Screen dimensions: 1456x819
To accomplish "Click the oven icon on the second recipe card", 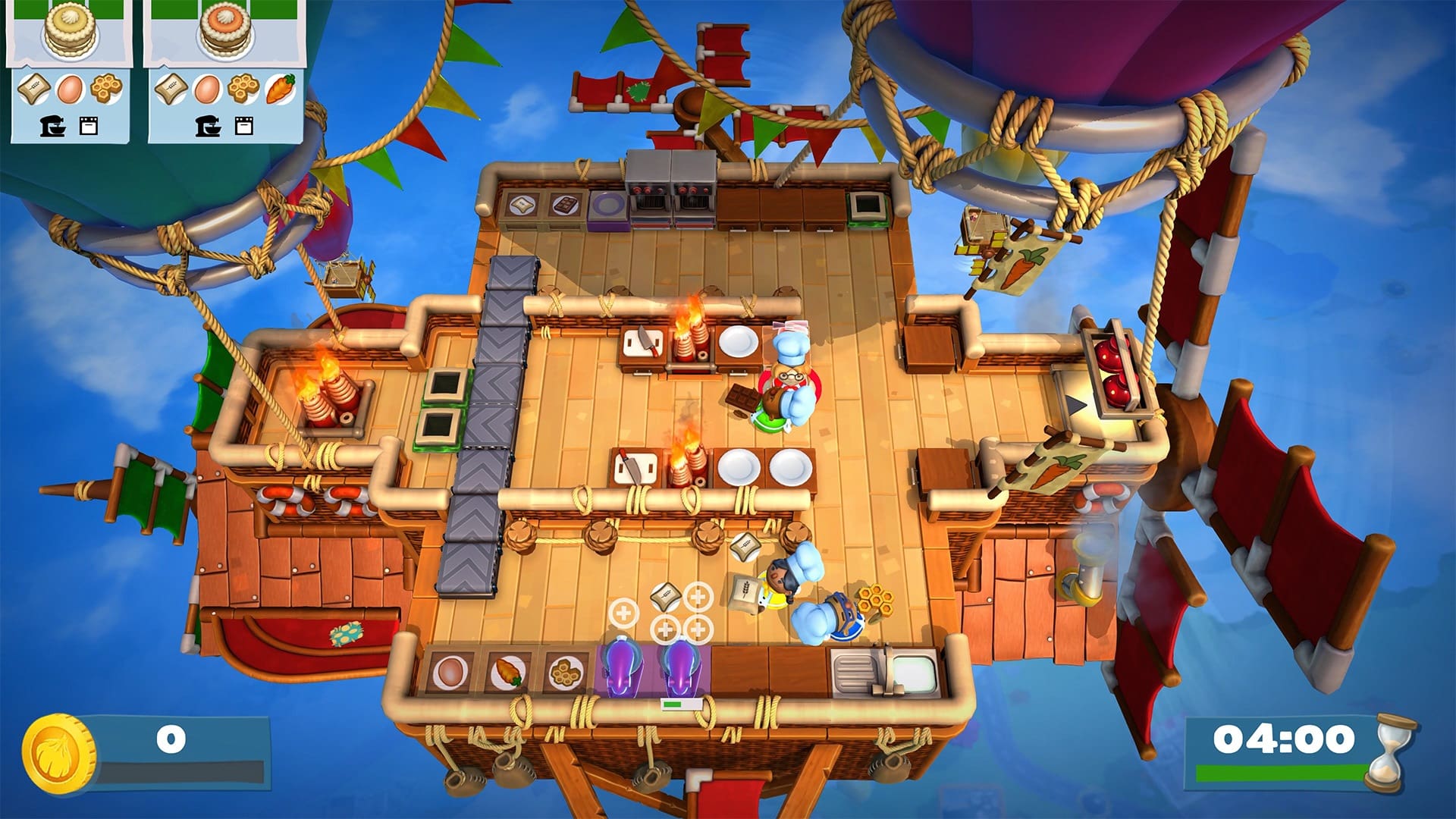I will pyautogui.click(x=243, y=127).
